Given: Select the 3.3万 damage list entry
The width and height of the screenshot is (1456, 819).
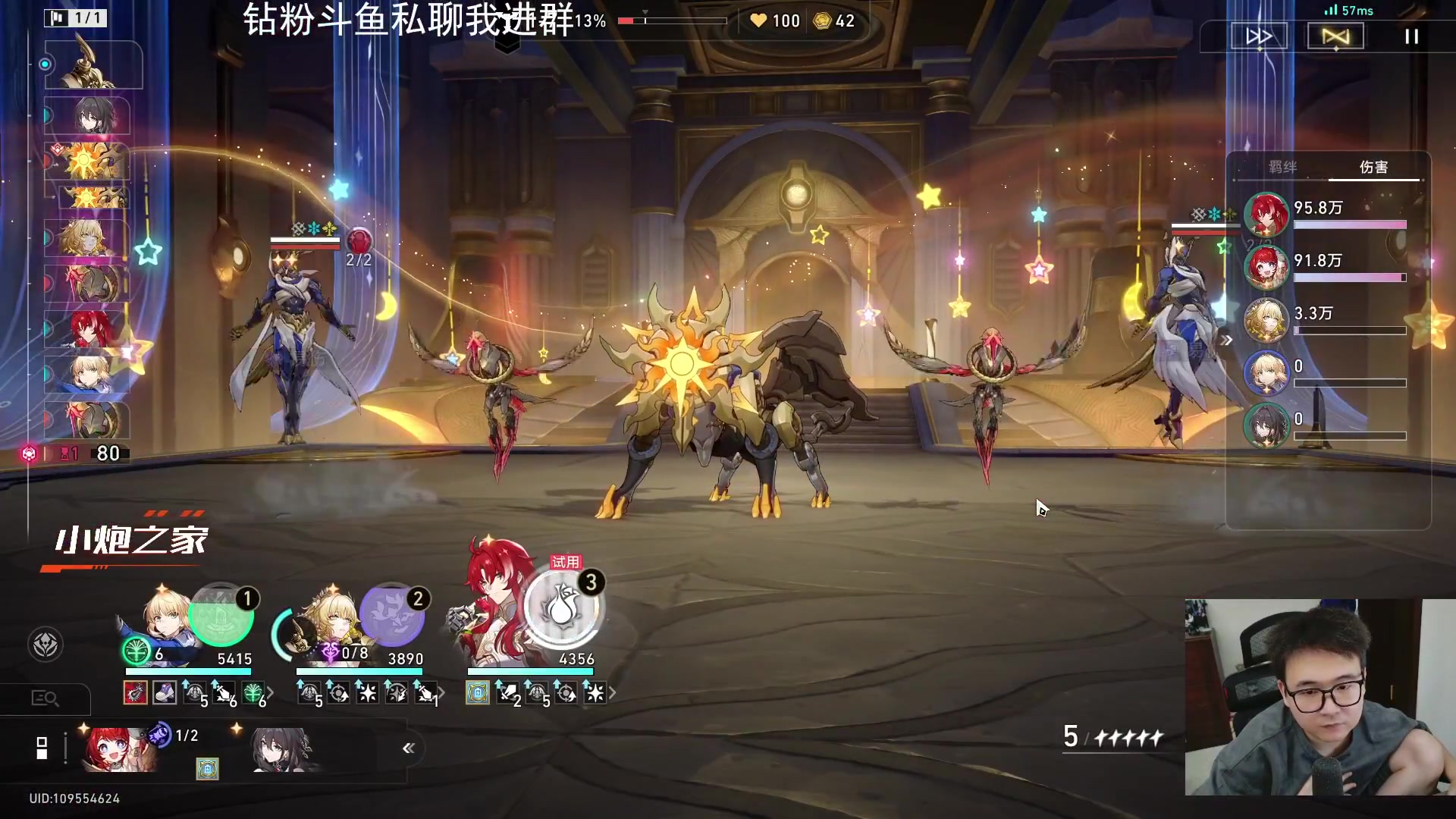Looking at the screenshot, I should pos(1327,320).
